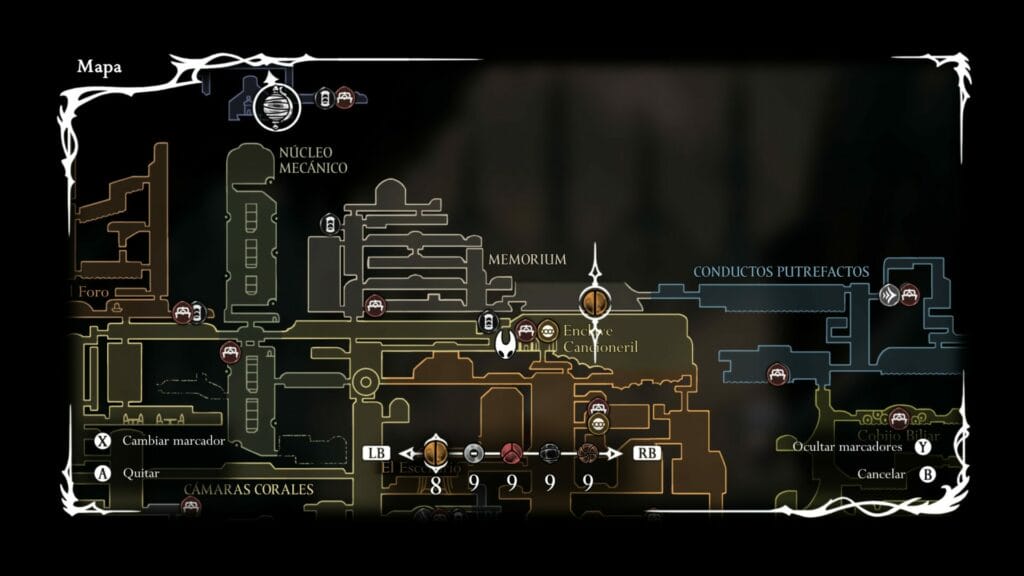
Task: Click the right arrow of the marker selector
Action: (x=617, y=453)
